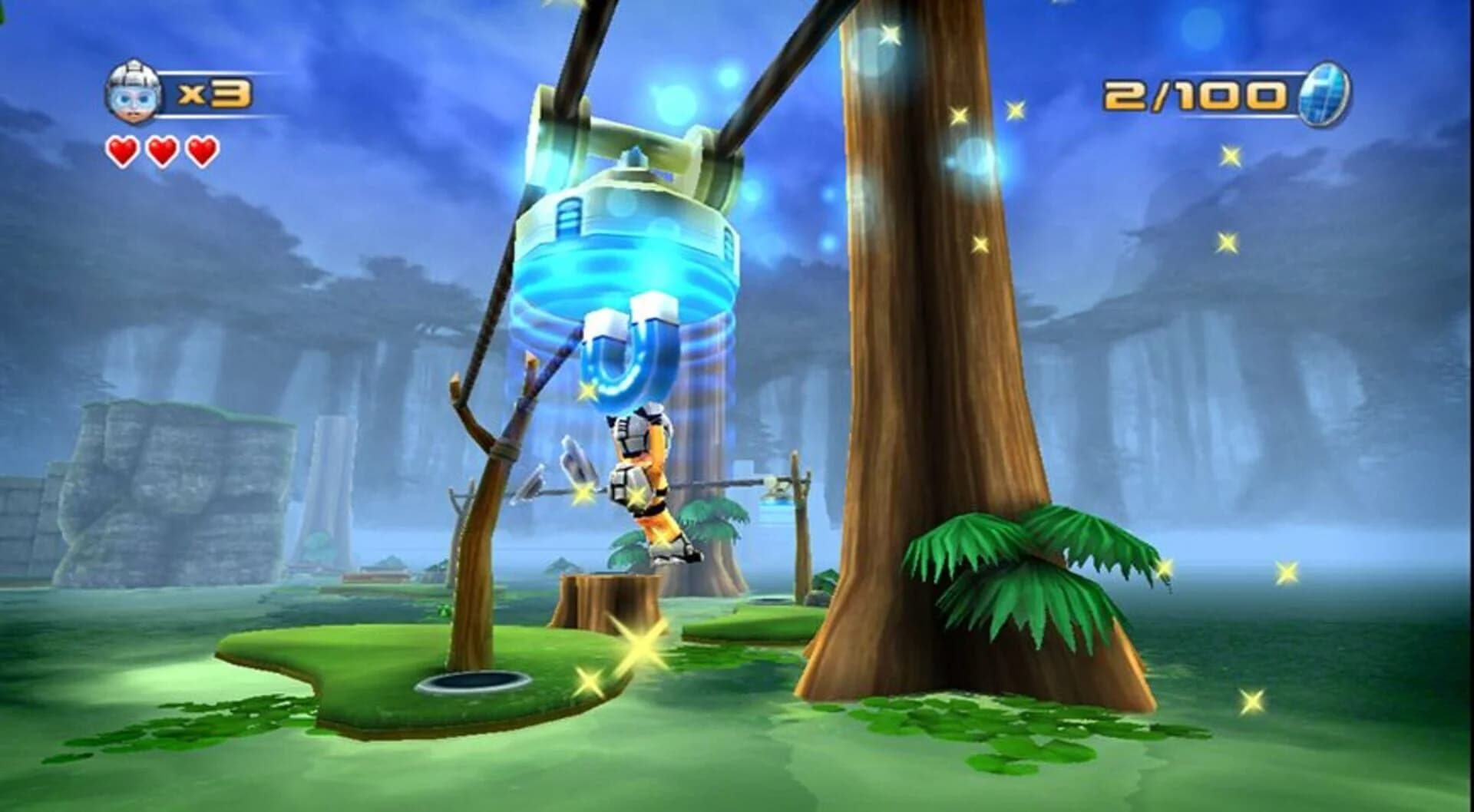Click the third red heart icon
1474x812 pixels.
tap(202, 150)
